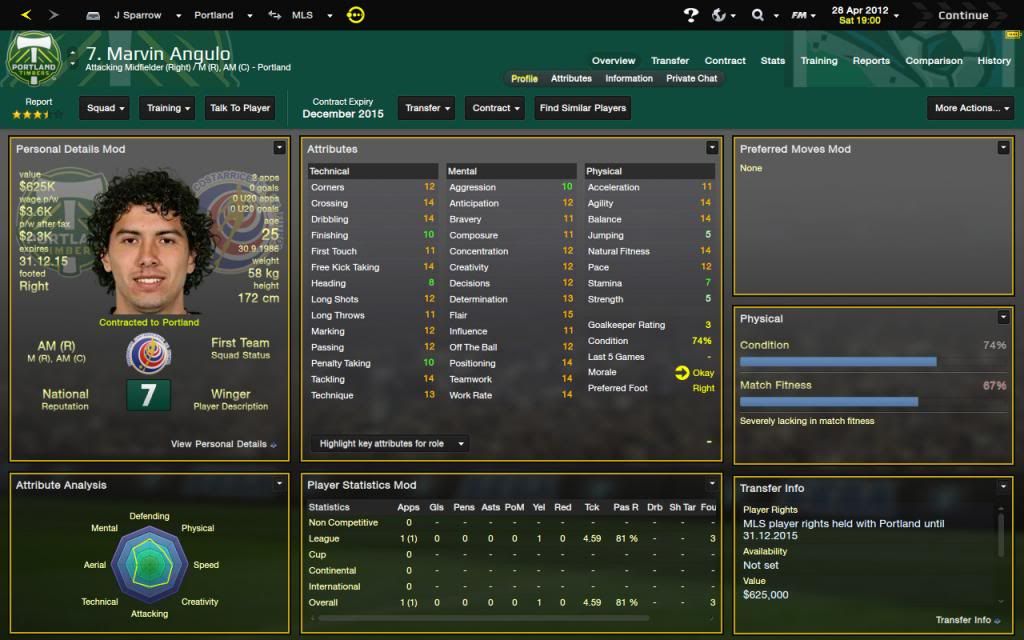Screen dimensions: 1024x640
Task: Follow the Transfer Info link
Action: coord(967,620)
